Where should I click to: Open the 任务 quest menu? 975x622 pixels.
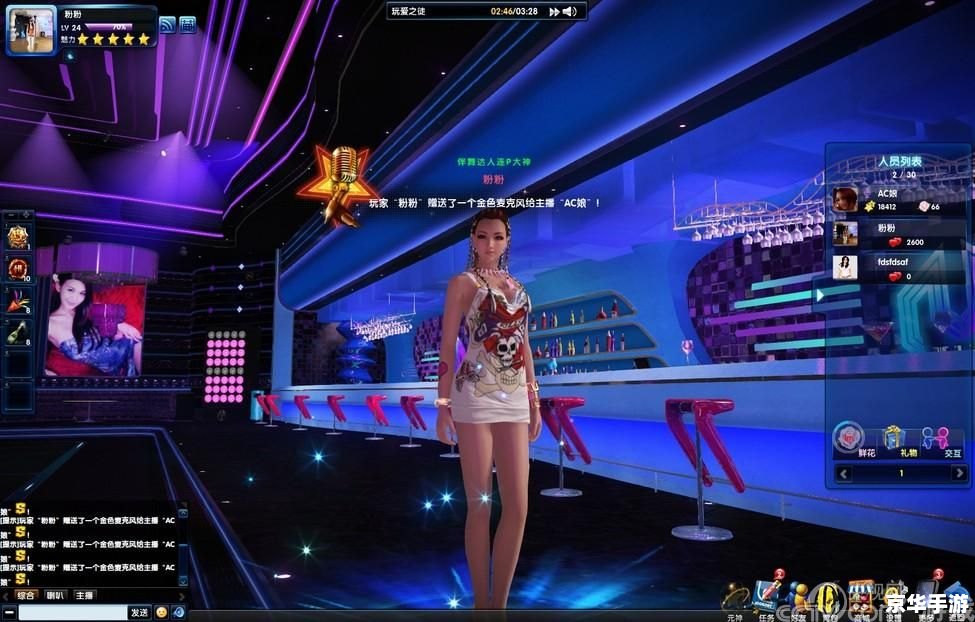pos(765,597)
